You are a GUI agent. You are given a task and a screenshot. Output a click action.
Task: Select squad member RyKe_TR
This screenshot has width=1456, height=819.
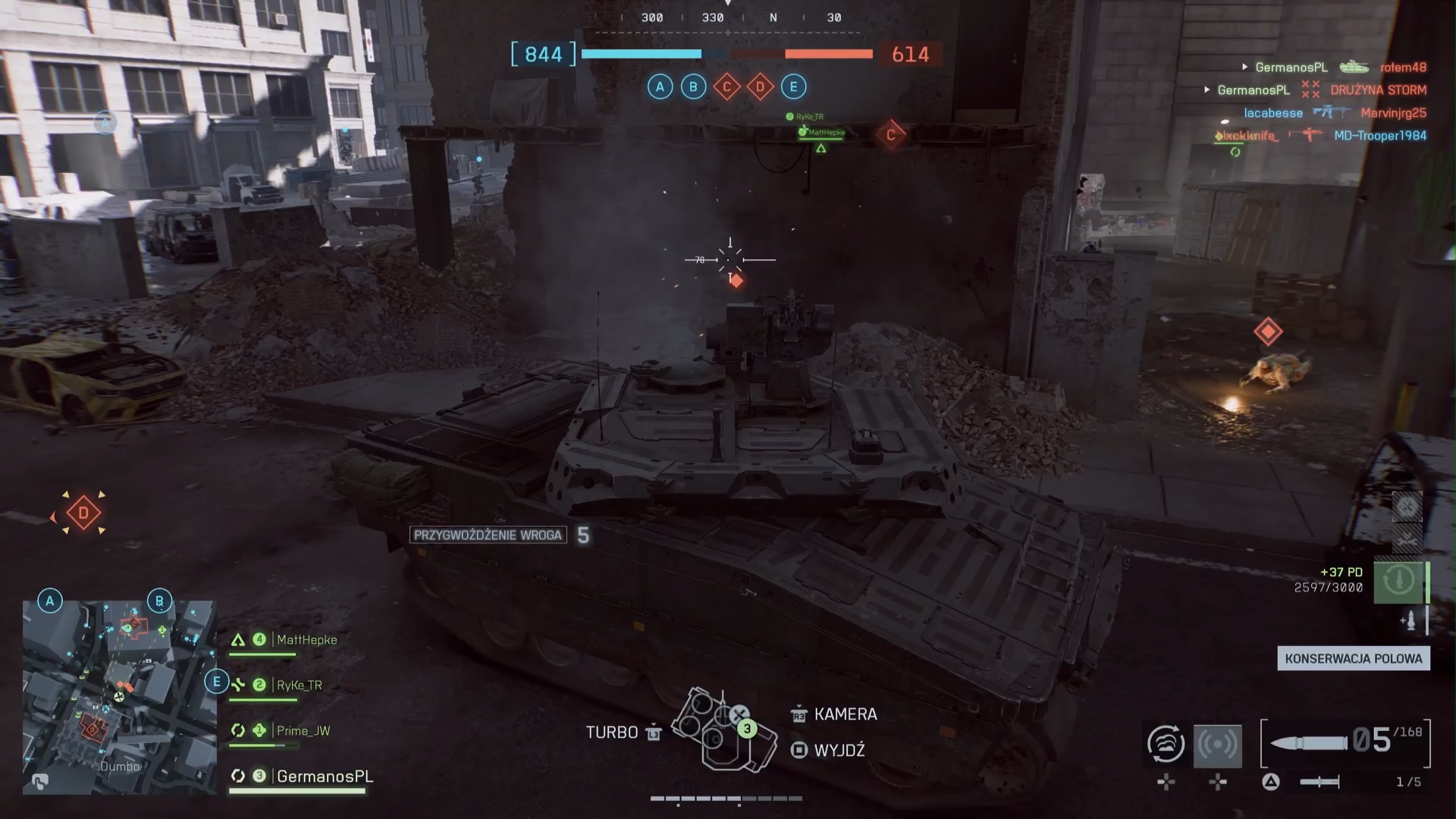point(299,686)
